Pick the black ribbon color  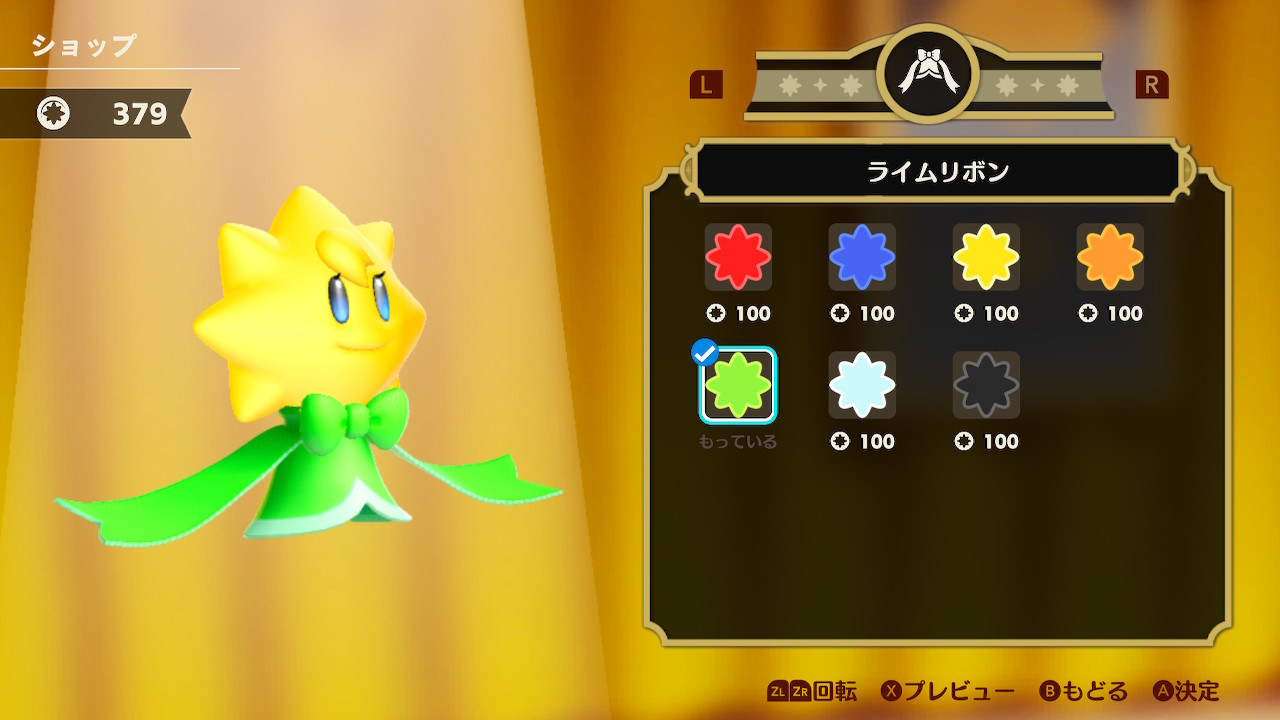coord(986,385)
